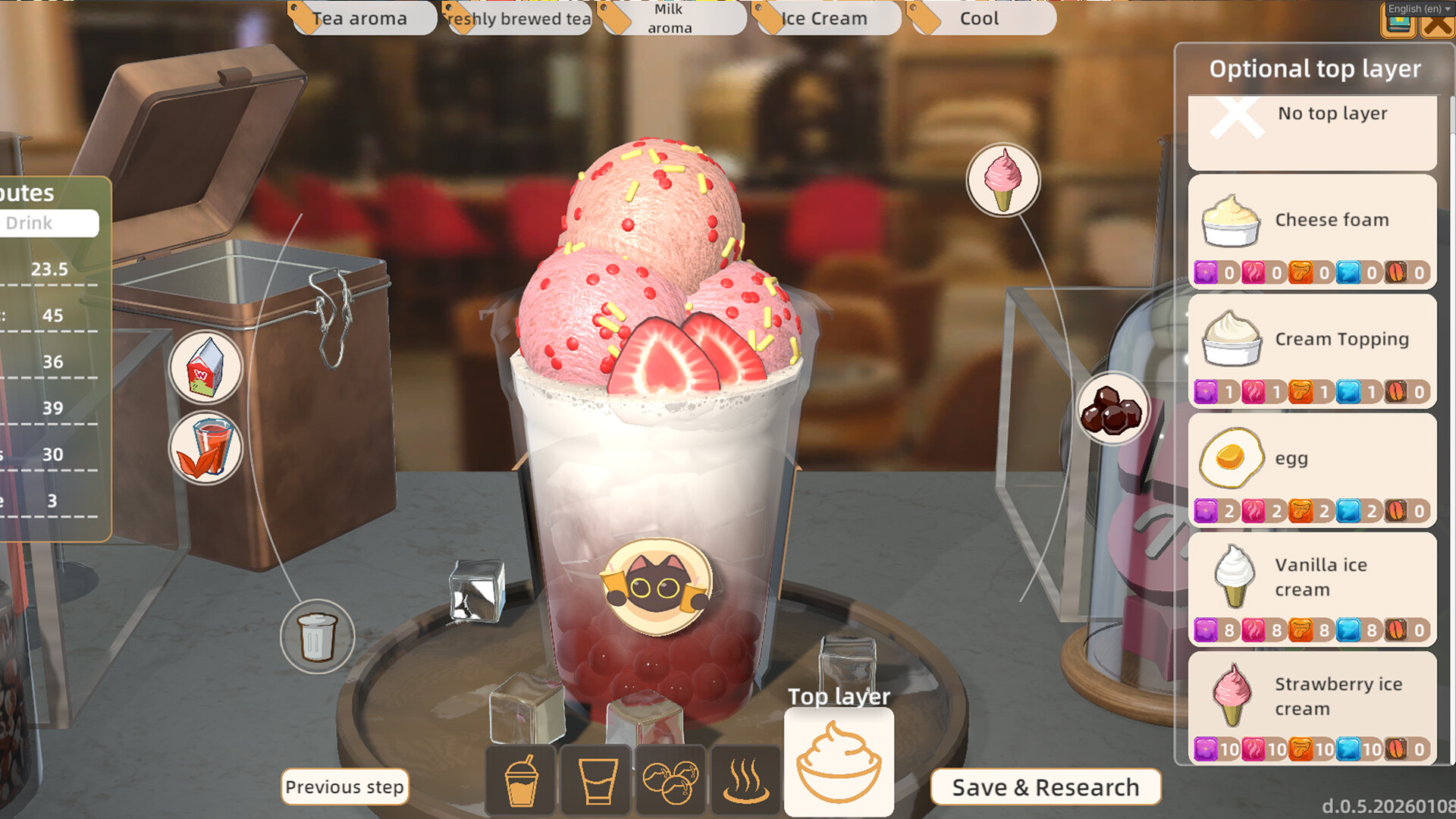Switch to the drink cup step
The height and width of the screenshot is (819, 1456).
521,780
